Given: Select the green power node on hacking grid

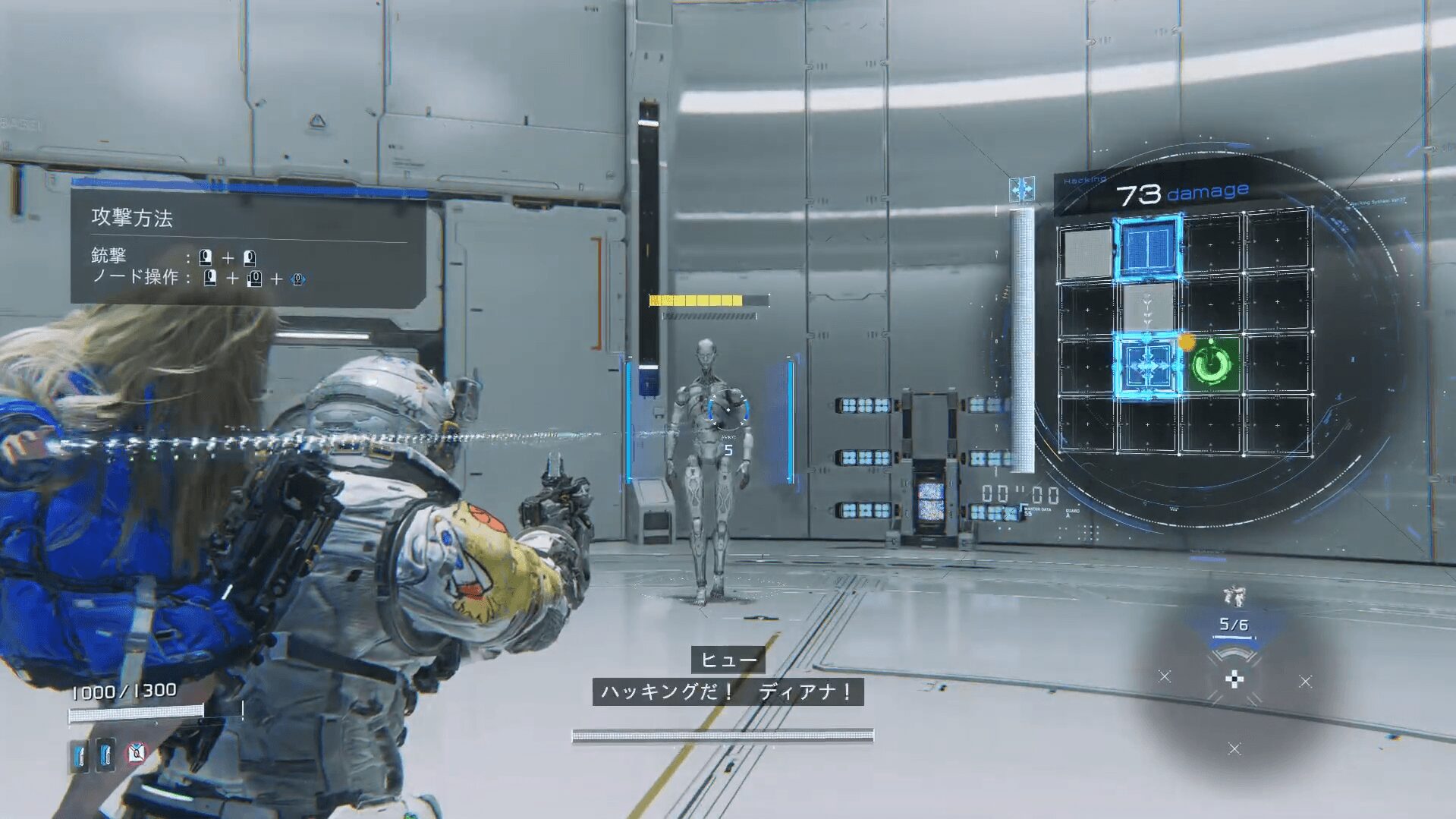Looking at the screenshot, I should click(1212, 365).
